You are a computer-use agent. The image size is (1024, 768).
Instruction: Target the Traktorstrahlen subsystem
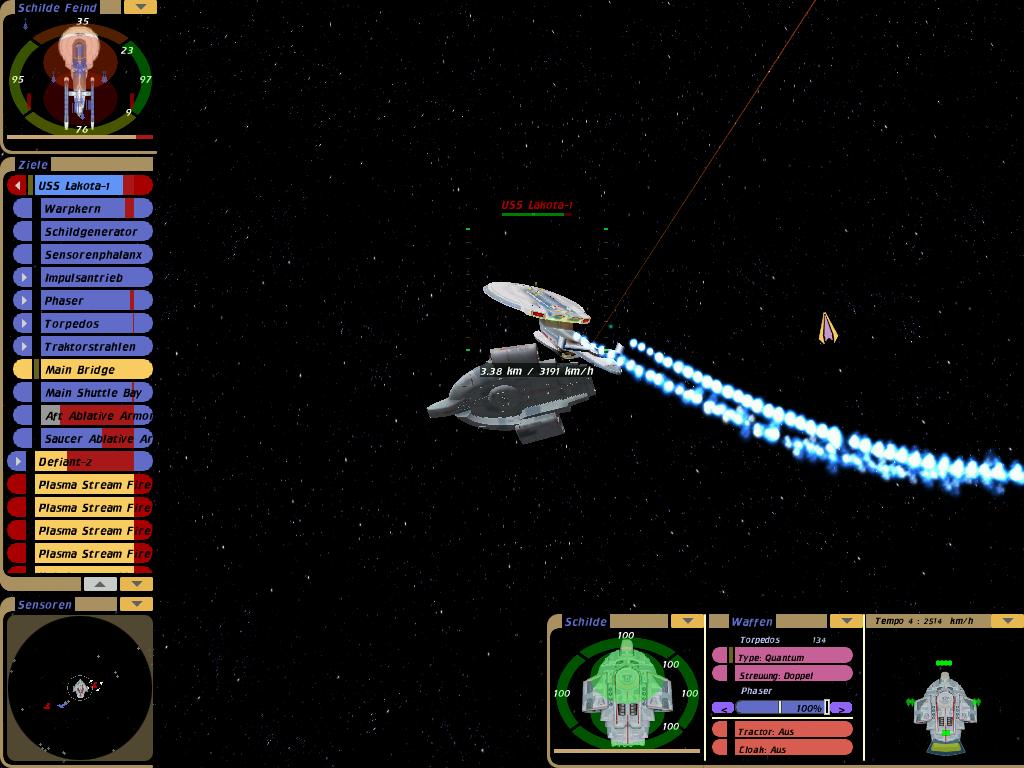[x=91, y=346]
